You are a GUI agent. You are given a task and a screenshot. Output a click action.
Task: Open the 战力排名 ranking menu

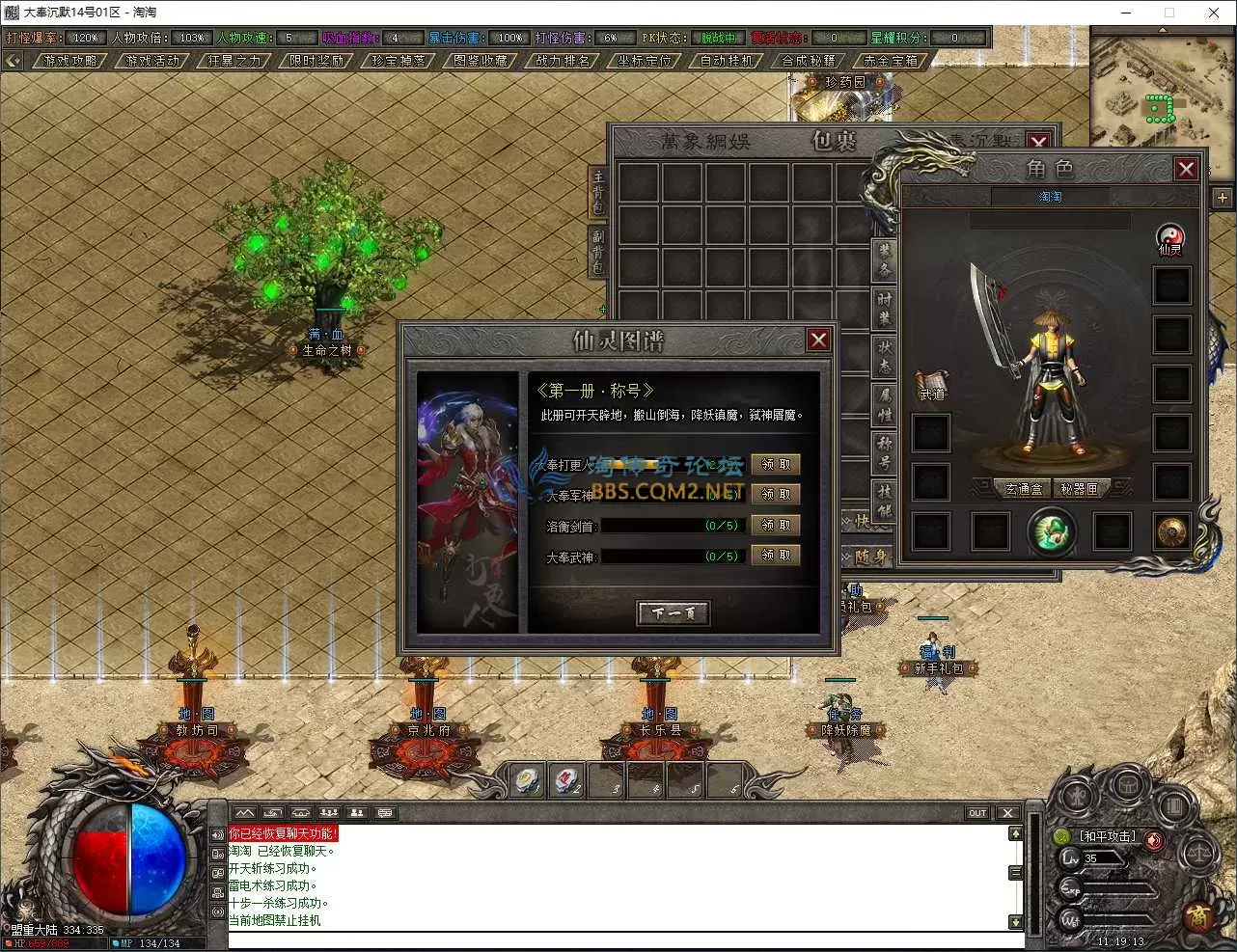click(x=562, y=60)
